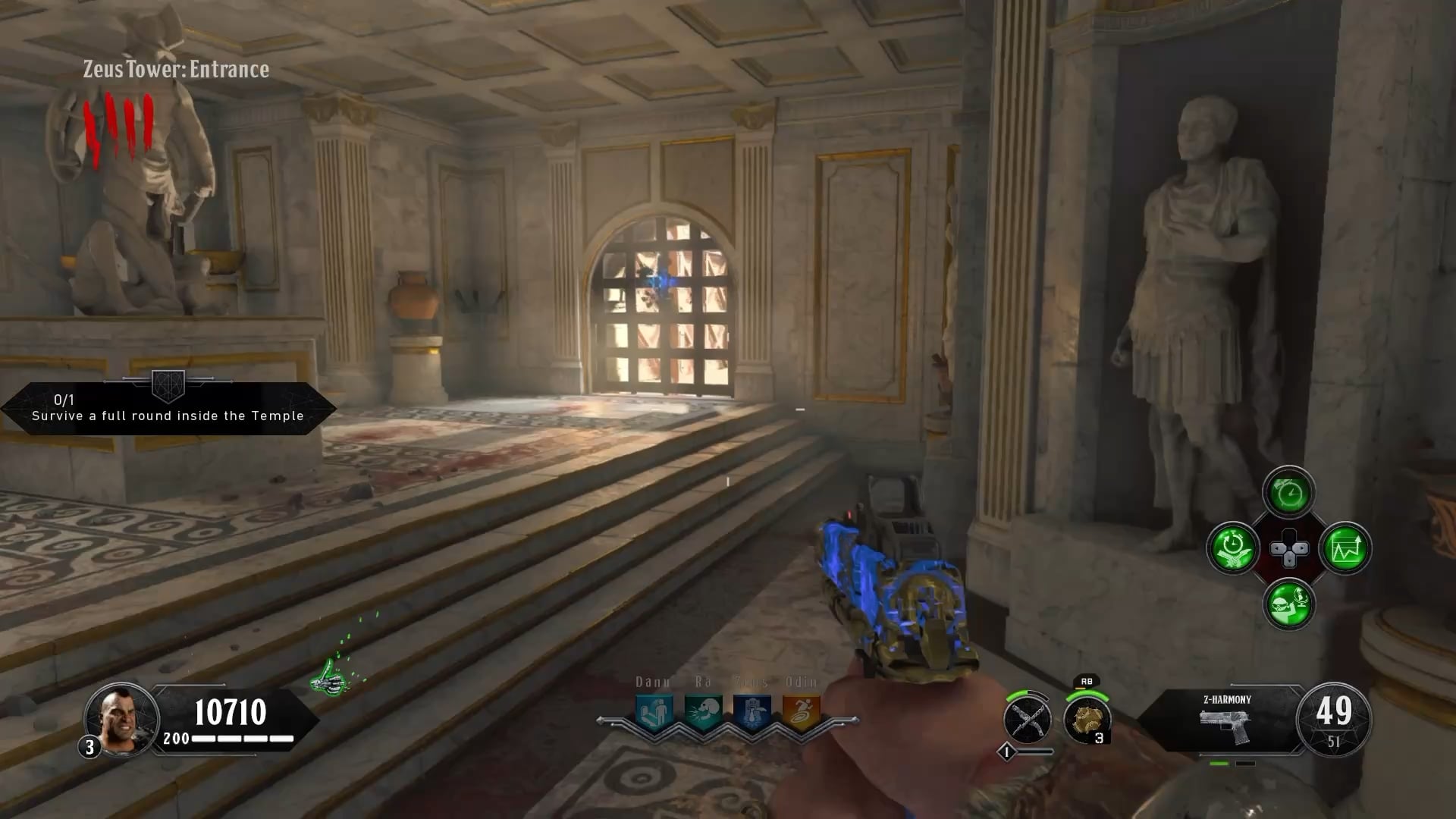The height and width of the screenshot is (819, 1456).
Task: Activate the rising graph elixir
Action: (x=1345, y=548)
